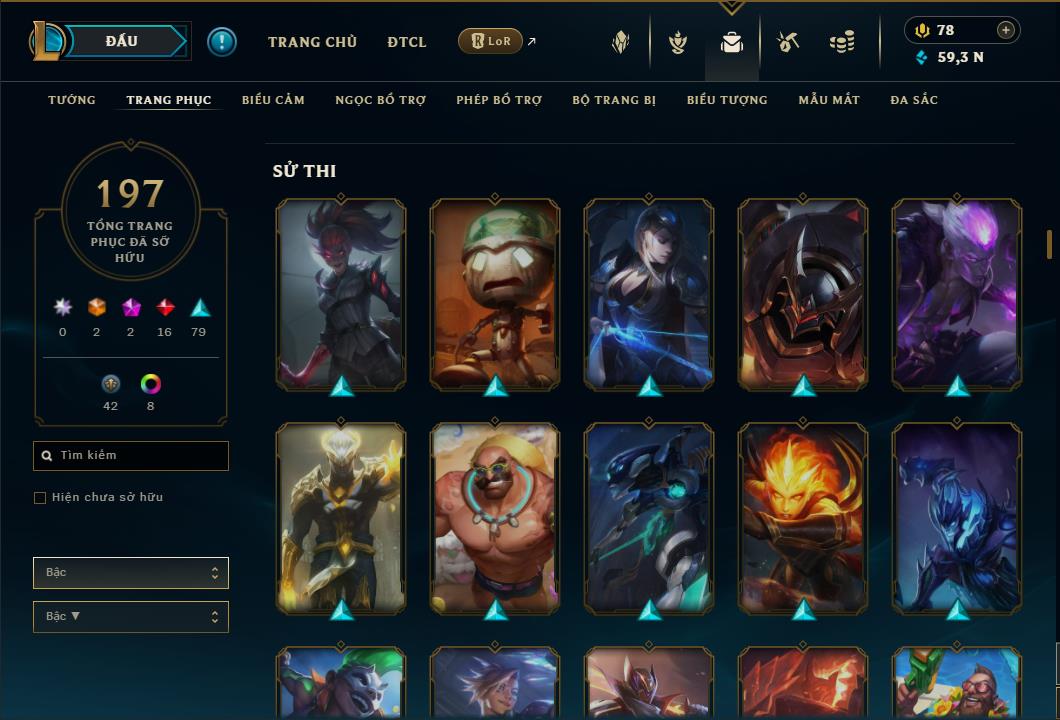Select the Teemo skin with green helmet
The image size is (1060, 720).
coord(495,293)
